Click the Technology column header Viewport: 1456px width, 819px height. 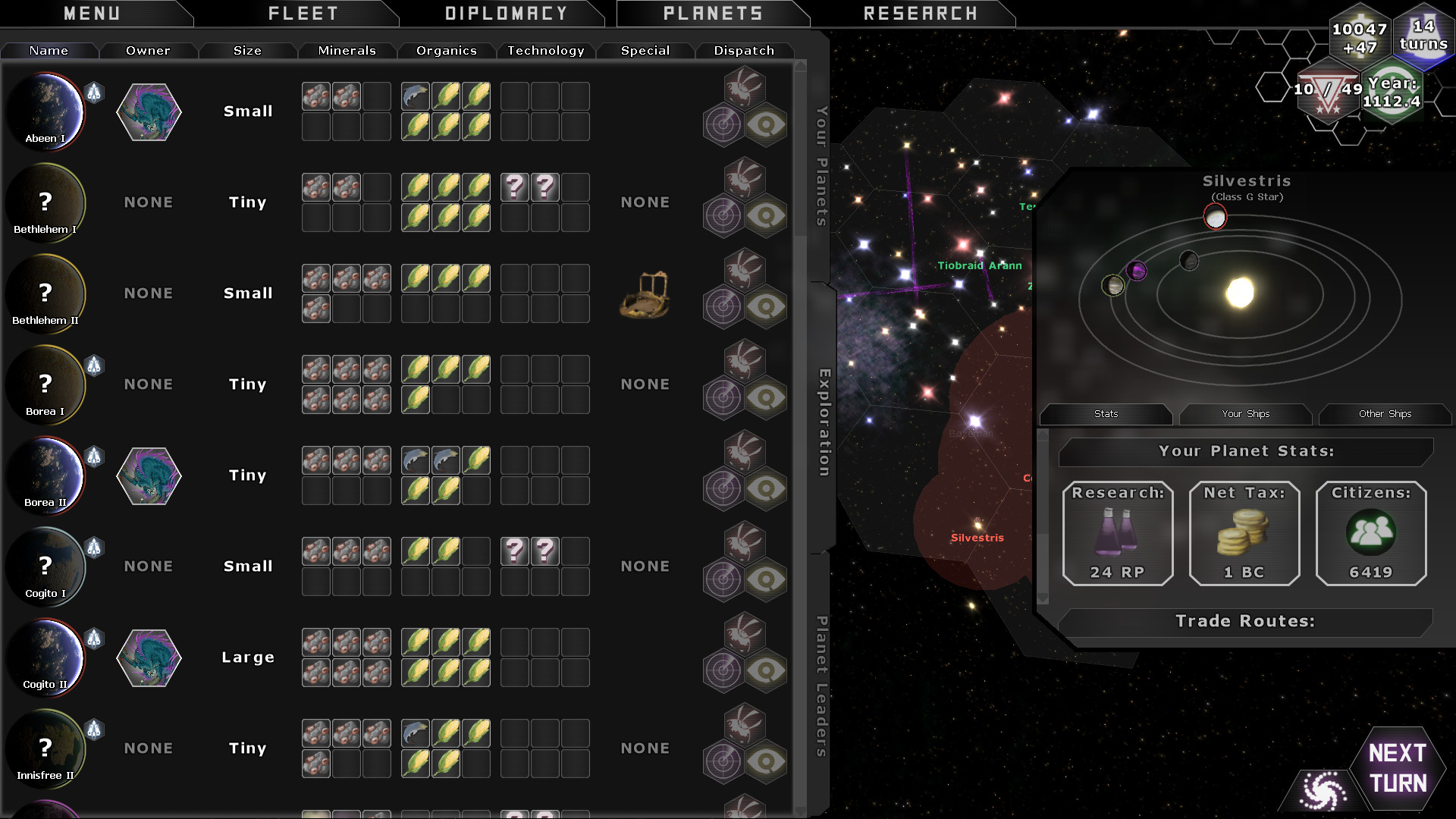[x=545, y=51]
